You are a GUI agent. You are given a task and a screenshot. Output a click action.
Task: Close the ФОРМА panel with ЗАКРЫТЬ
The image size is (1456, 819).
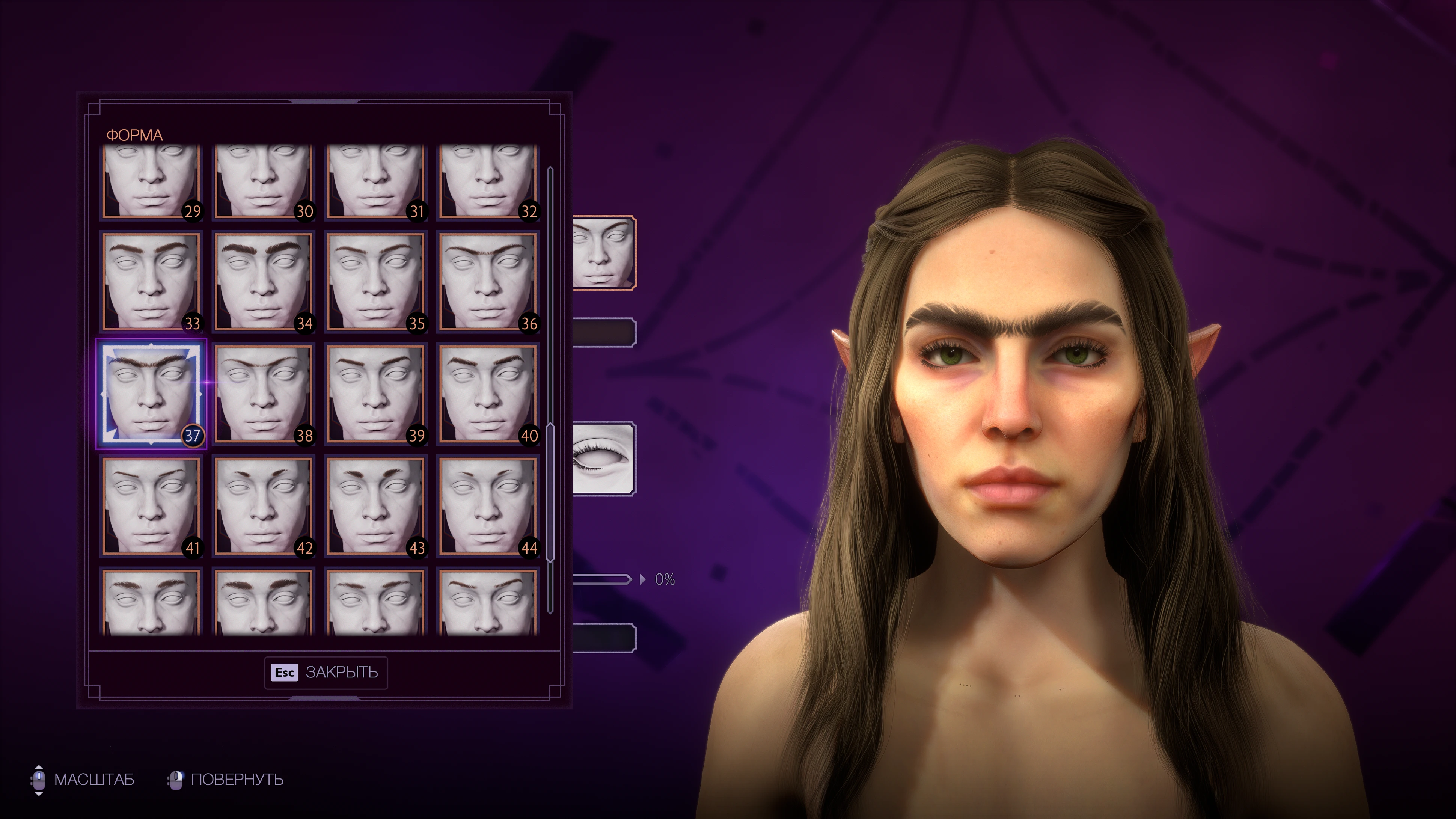pos(326,673)
